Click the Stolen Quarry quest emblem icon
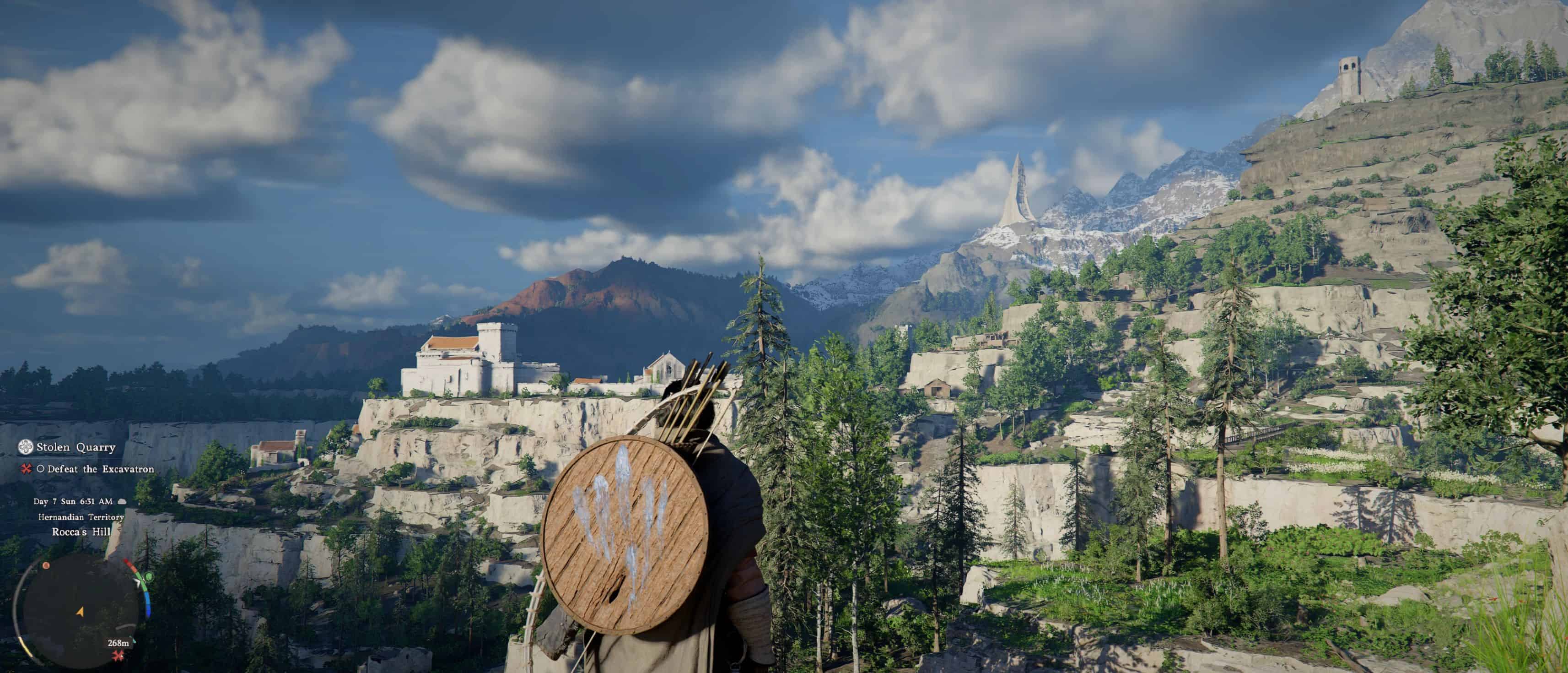 (26, 448)
